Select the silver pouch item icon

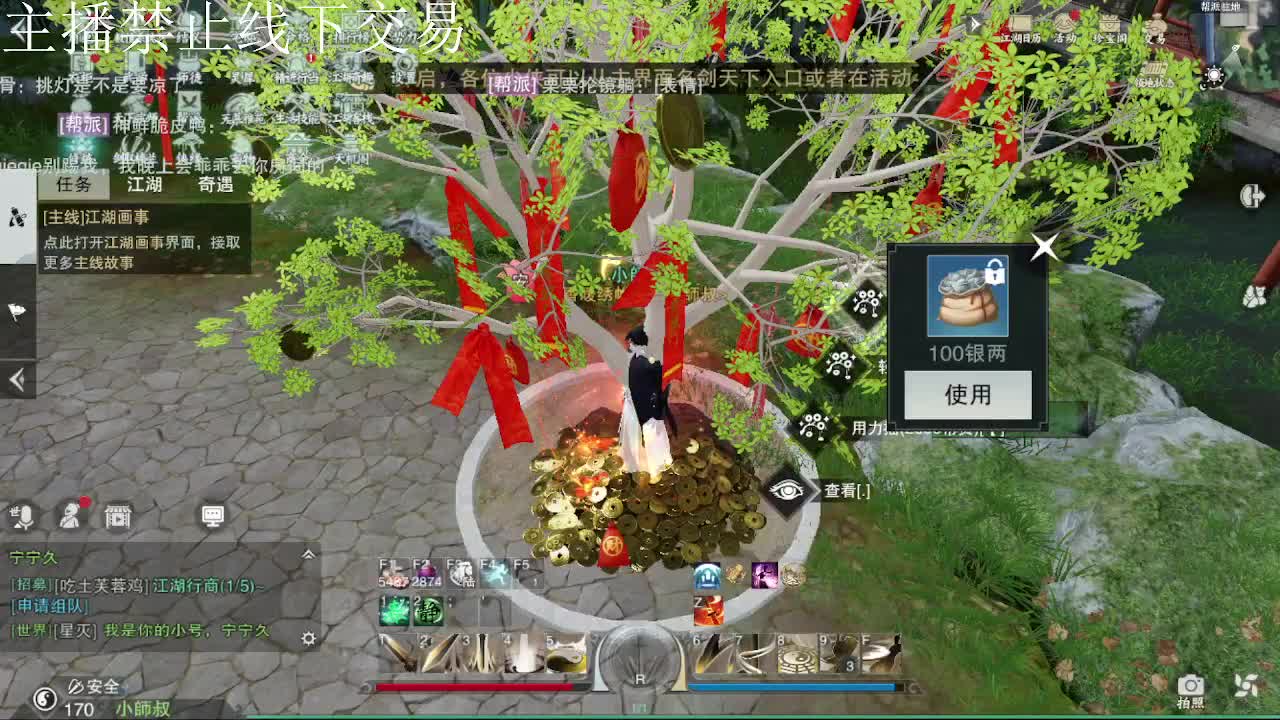click(967, 297)
